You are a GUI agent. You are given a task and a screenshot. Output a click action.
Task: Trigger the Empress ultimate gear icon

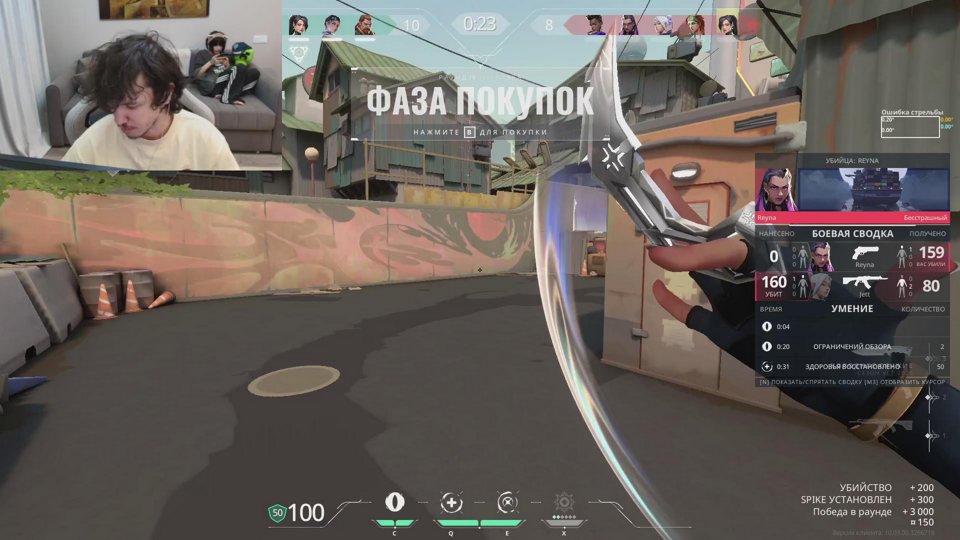point(564,502)
